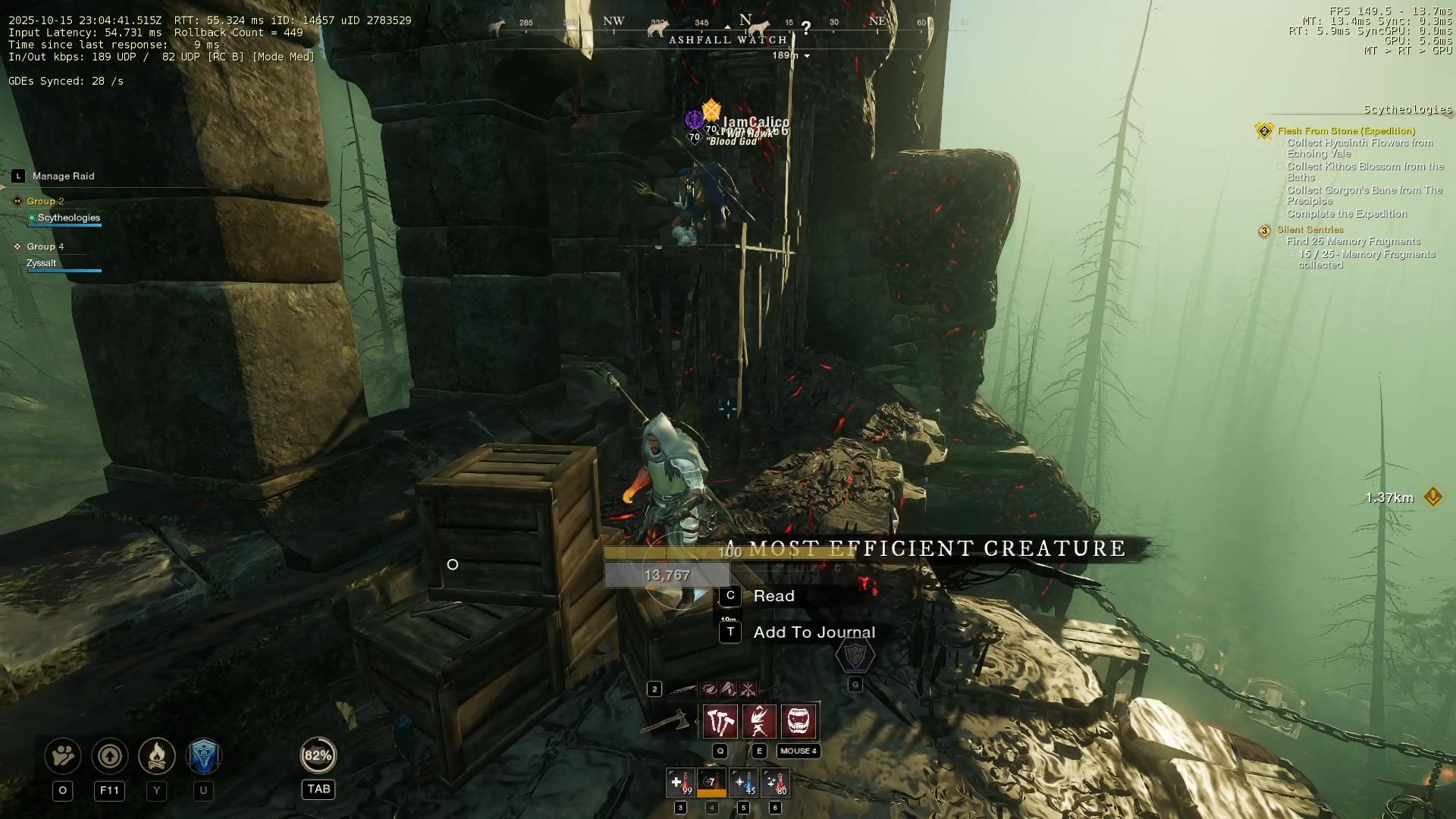Select the campfire icon
1456x819 pixels.
point(157,756)
